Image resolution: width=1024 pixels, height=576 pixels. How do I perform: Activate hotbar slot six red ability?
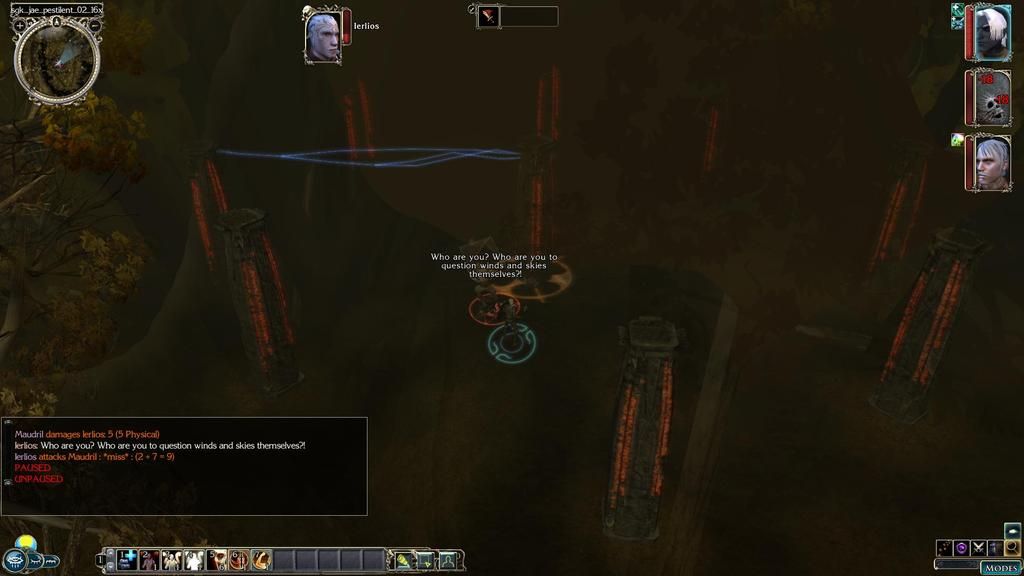point(239,560)
